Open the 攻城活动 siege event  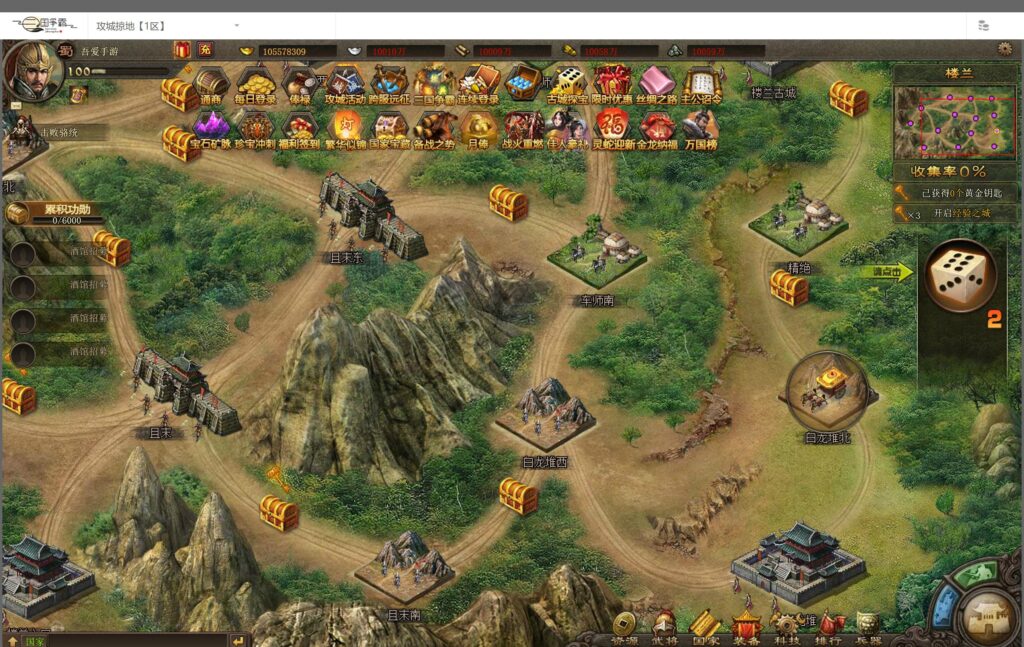pos(345,84)
